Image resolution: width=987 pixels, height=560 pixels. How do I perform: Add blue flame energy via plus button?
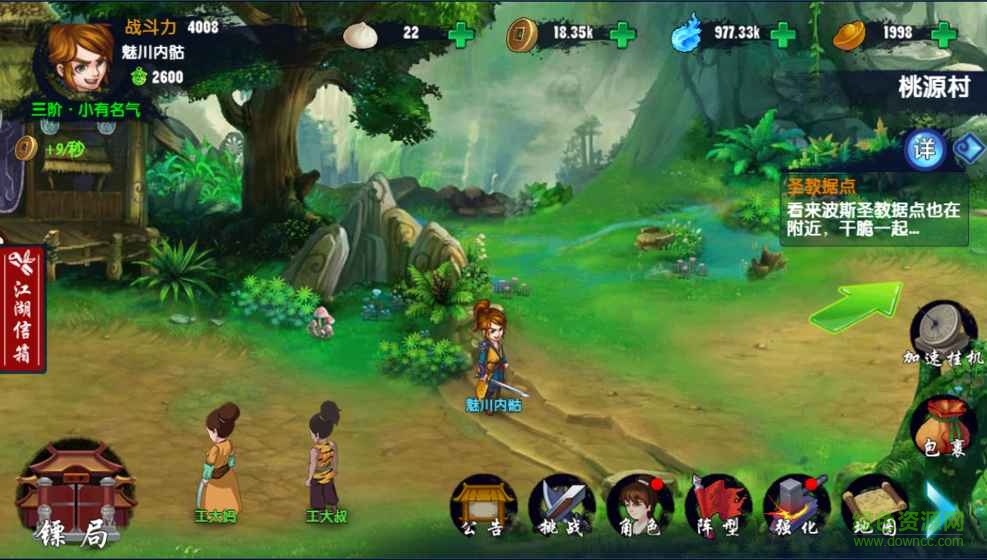point(782,34)
